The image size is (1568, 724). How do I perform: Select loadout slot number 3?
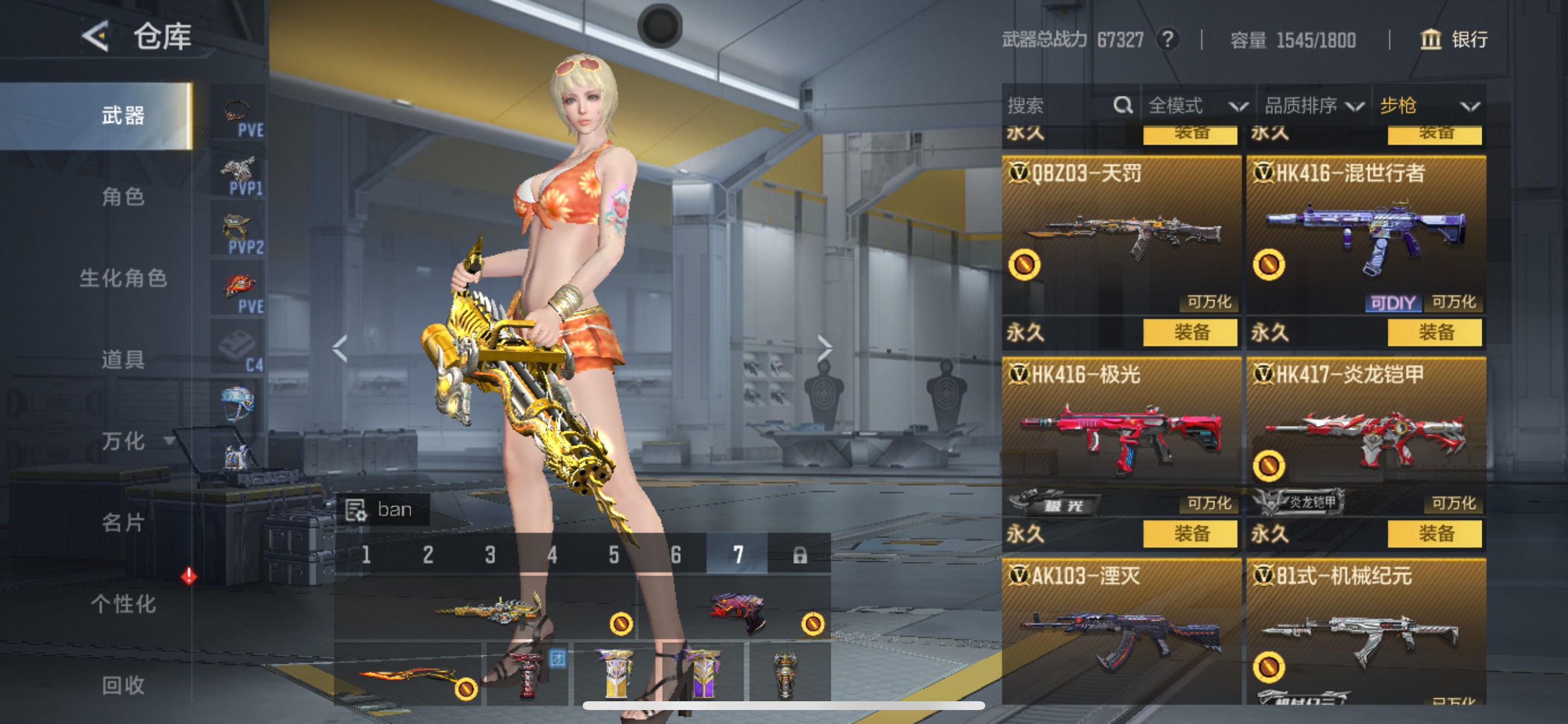[490, 554]
